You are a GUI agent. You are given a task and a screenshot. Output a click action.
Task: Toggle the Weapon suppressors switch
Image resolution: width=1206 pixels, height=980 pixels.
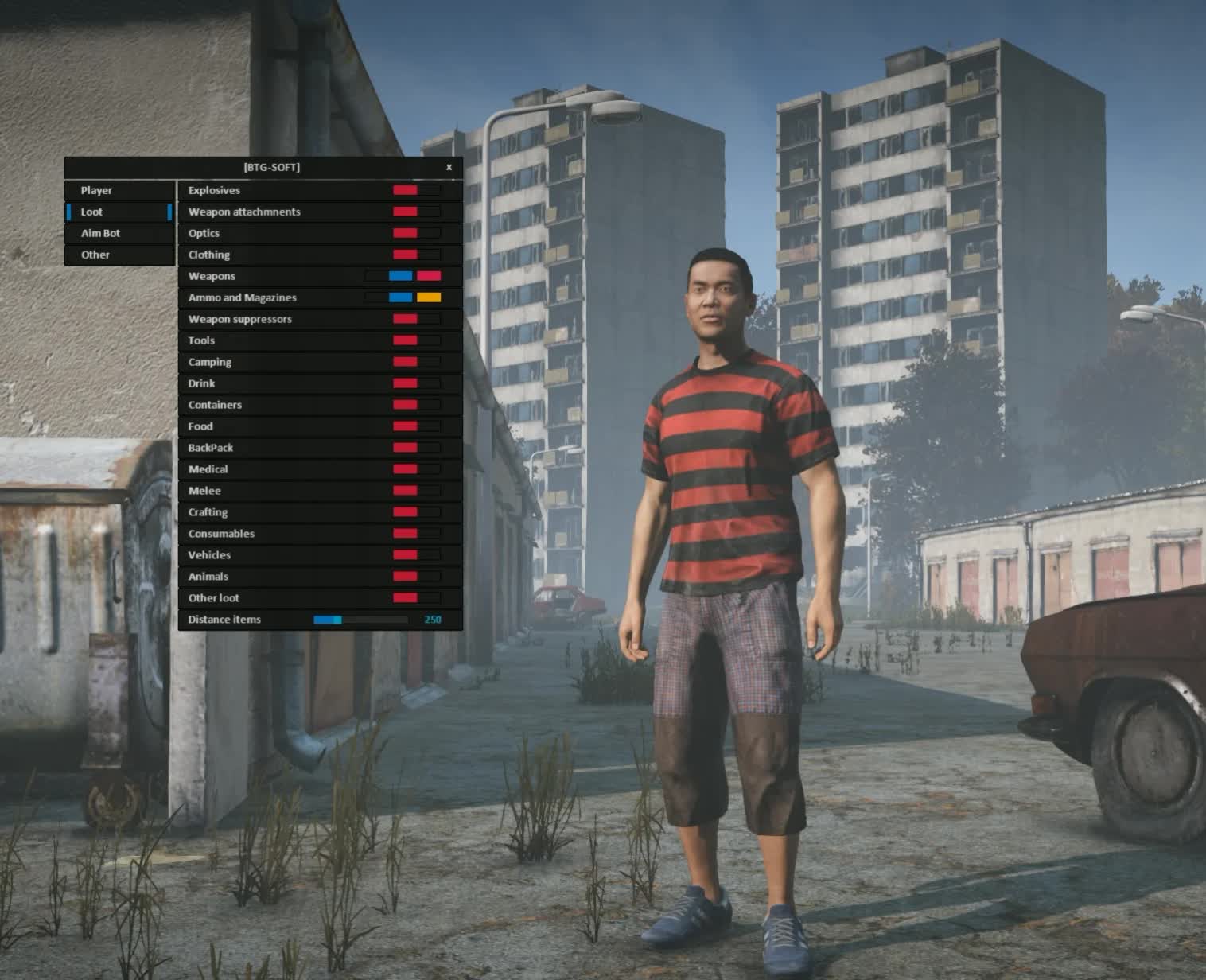(416, 320)
